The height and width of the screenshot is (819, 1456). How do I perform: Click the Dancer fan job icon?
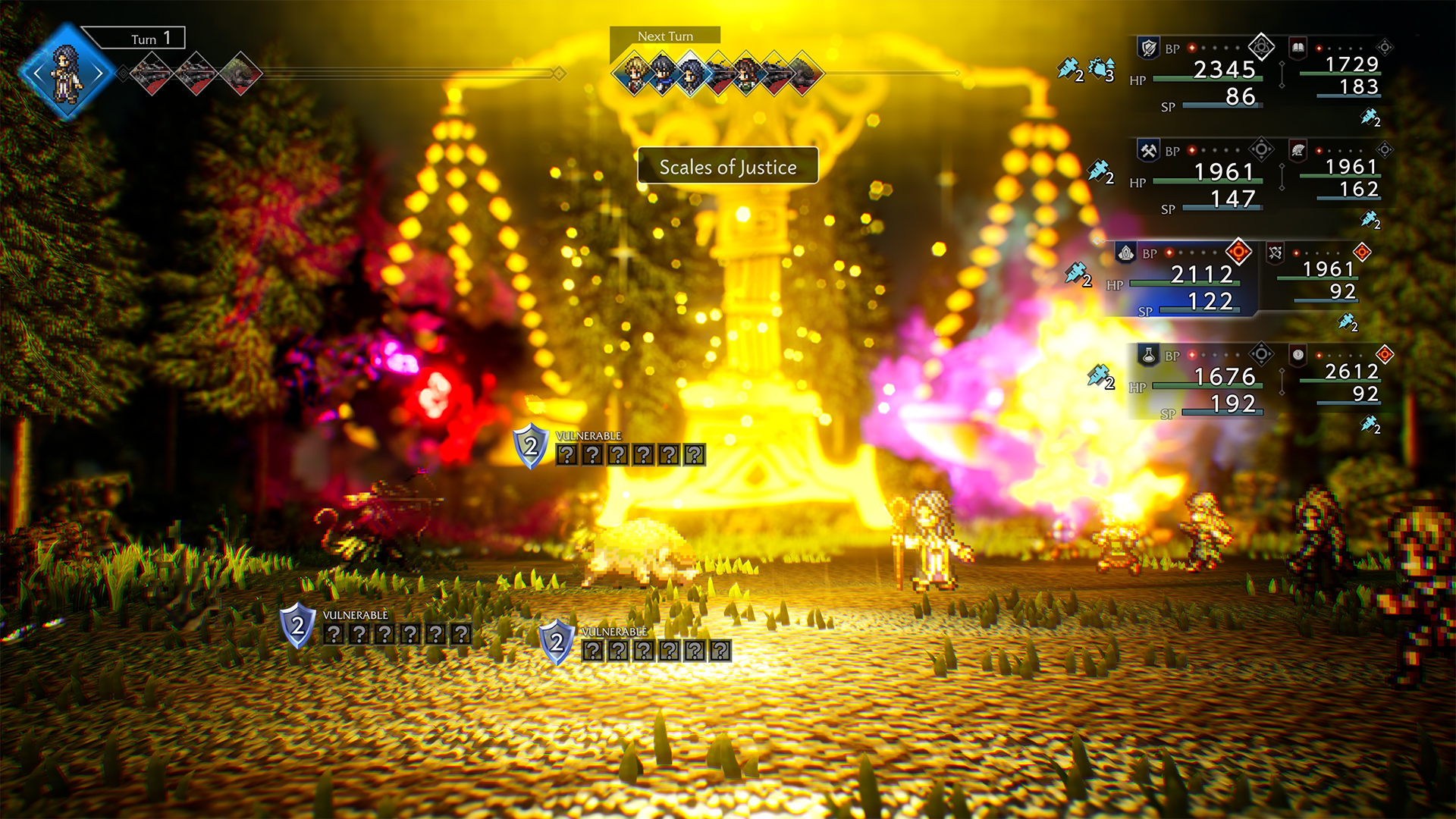click(1297, 149)
